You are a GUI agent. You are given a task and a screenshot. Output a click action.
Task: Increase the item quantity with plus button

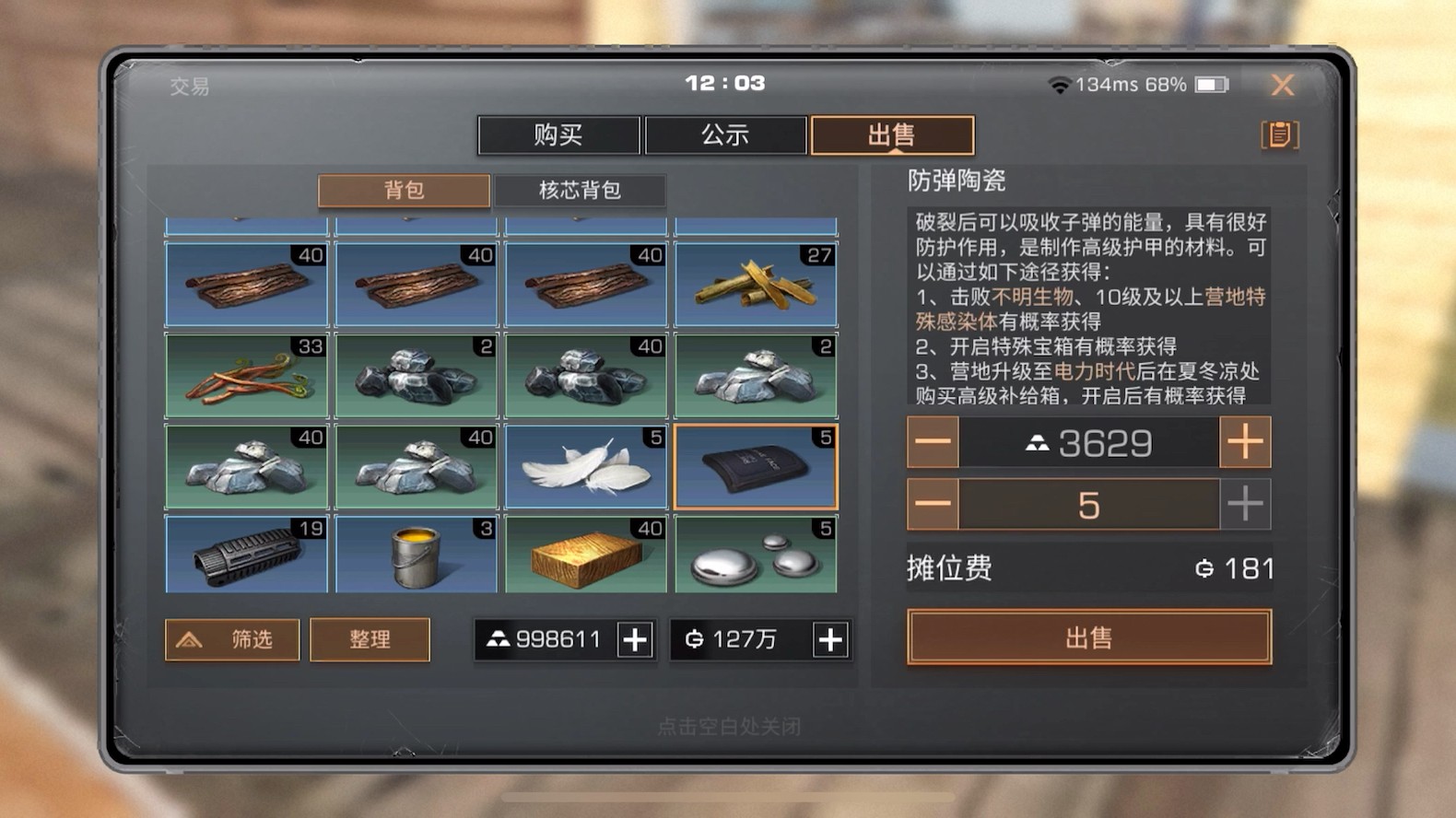1245,505
